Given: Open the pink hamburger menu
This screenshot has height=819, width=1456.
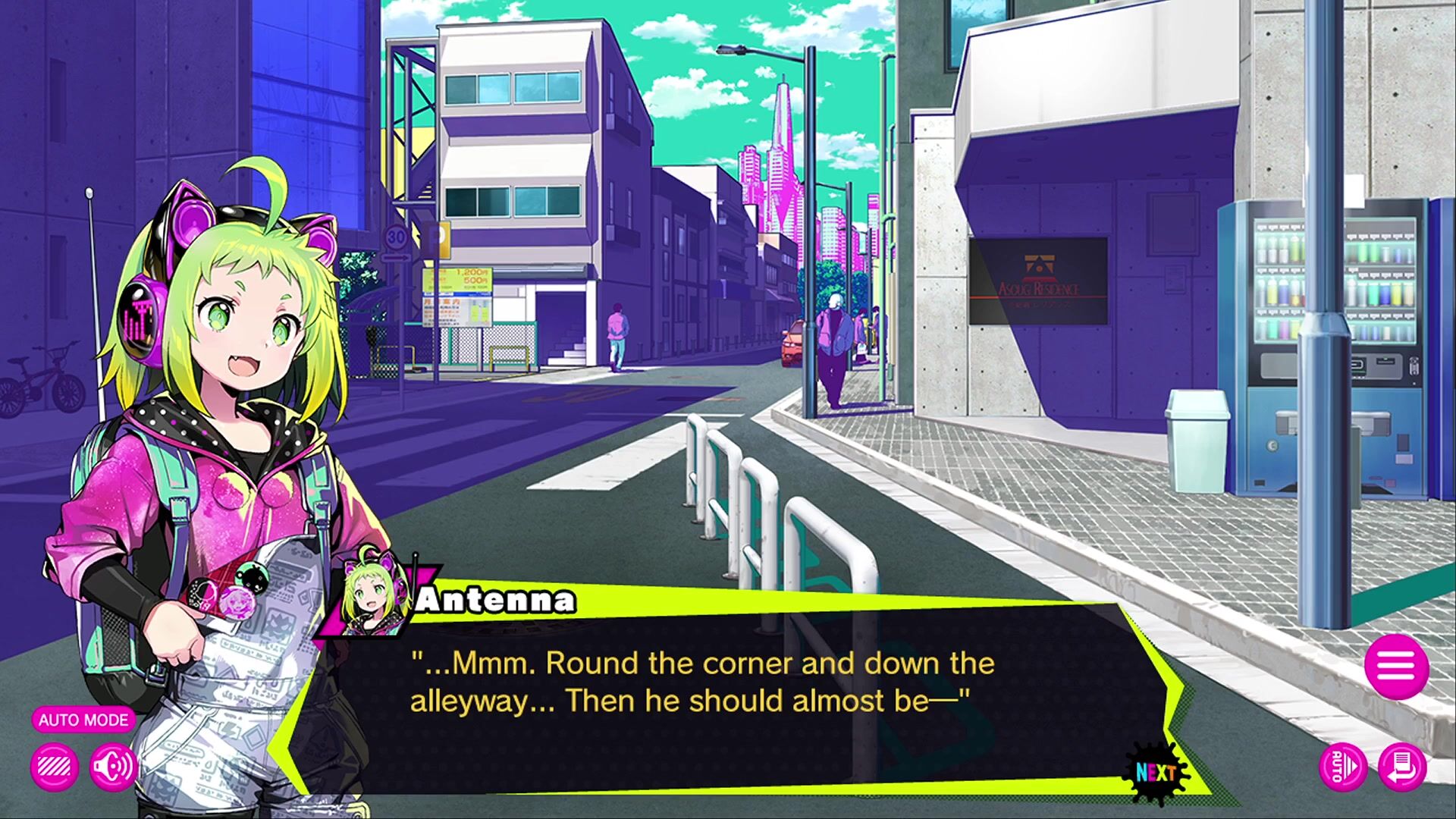Looking at the screenshot, I should pyautogui.click(x=1396, y=667).
